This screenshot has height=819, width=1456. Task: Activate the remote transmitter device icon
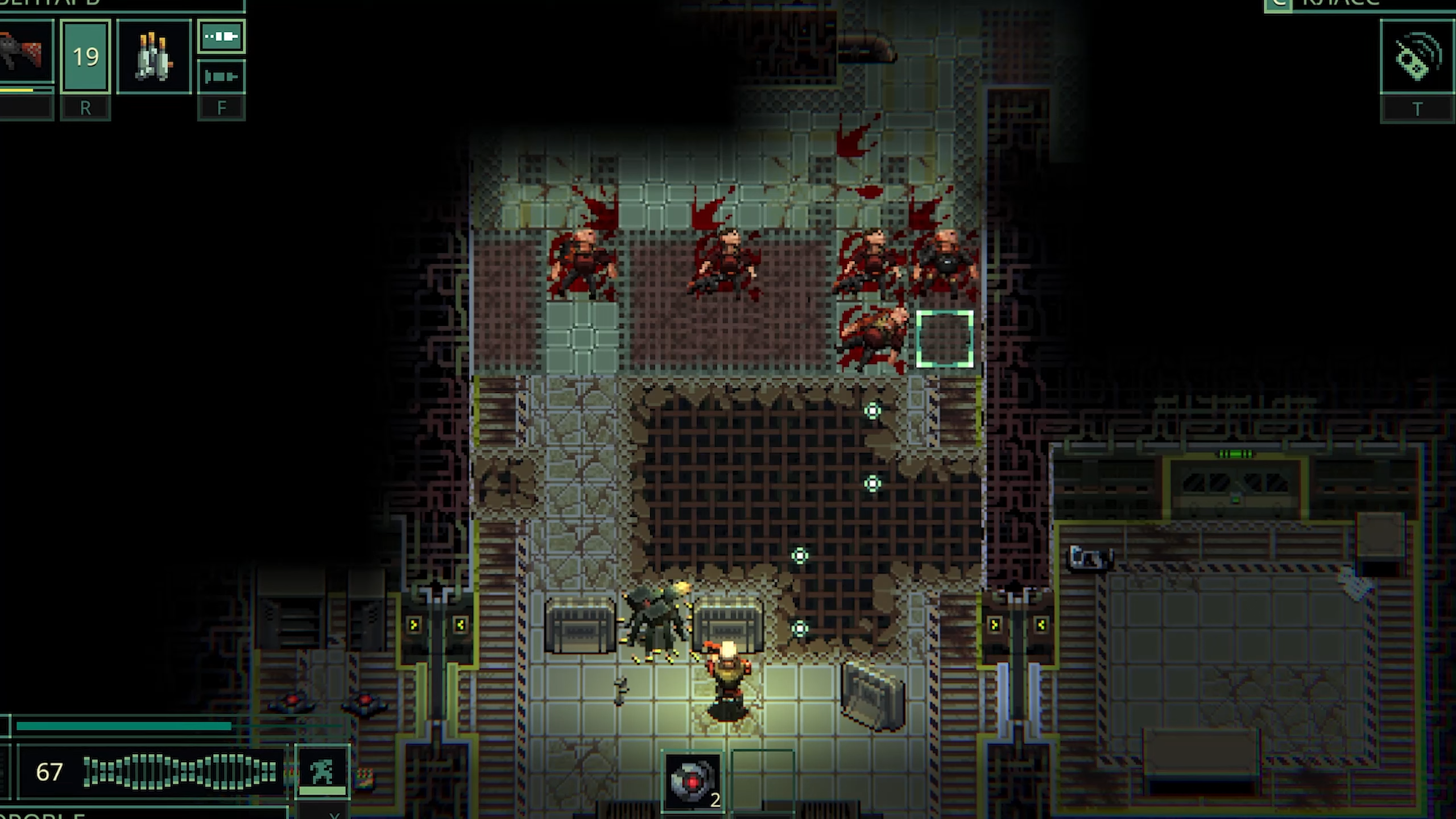(1417, 57)
